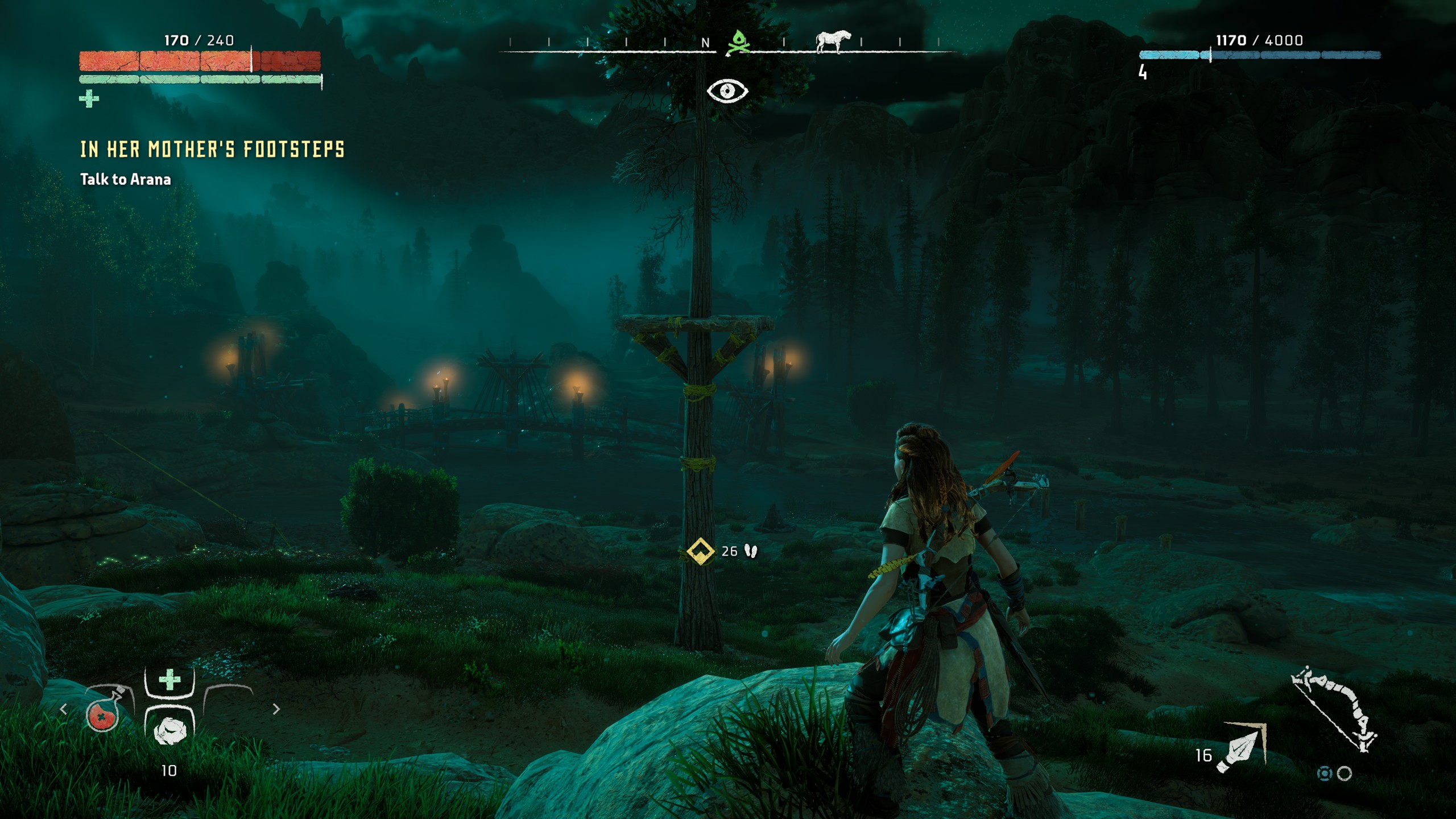This screenshot has height=819, width=1456.
Task: Use the medicine pouch plus icon above the rock
Action: pos(169,680)
